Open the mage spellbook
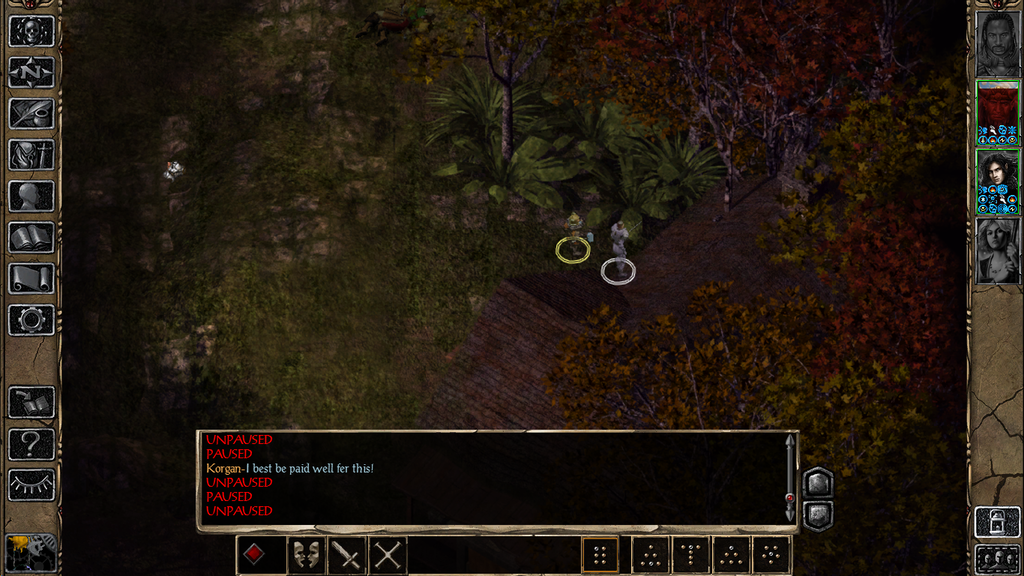The image size is (1024, 576). tap(31, 237)
